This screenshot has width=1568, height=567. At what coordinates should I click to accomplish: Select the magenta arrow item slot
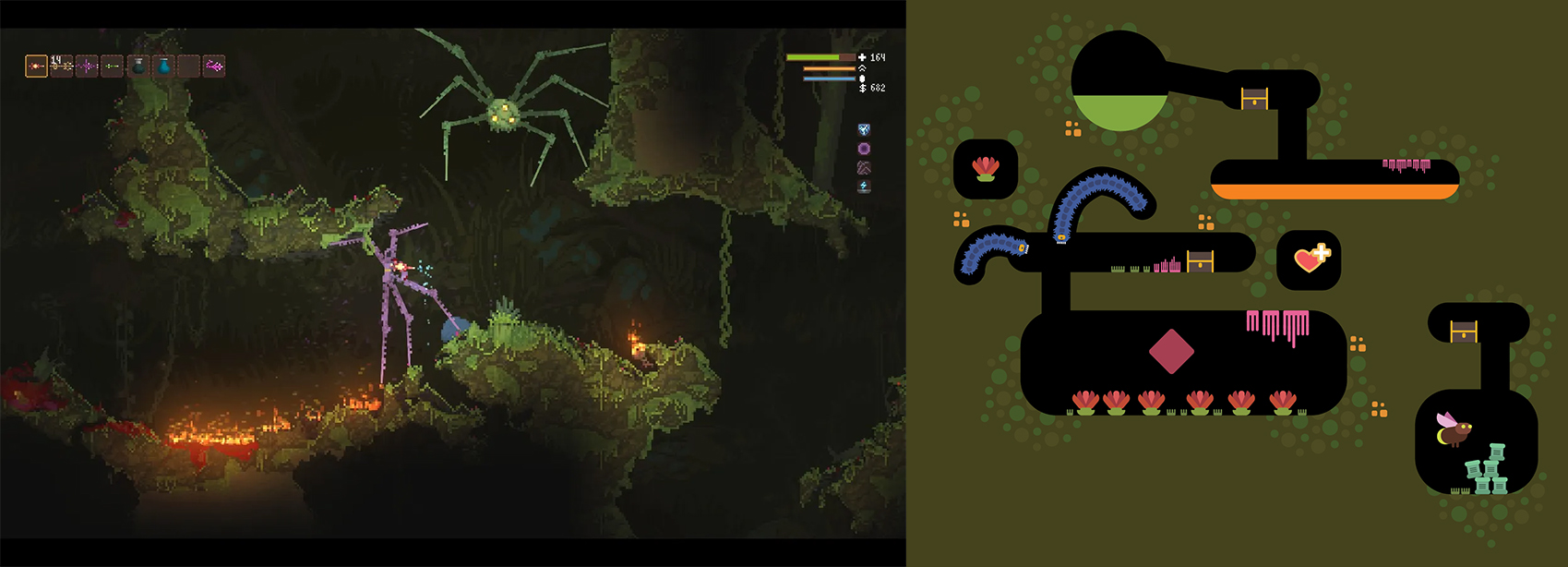coord(214,66)
